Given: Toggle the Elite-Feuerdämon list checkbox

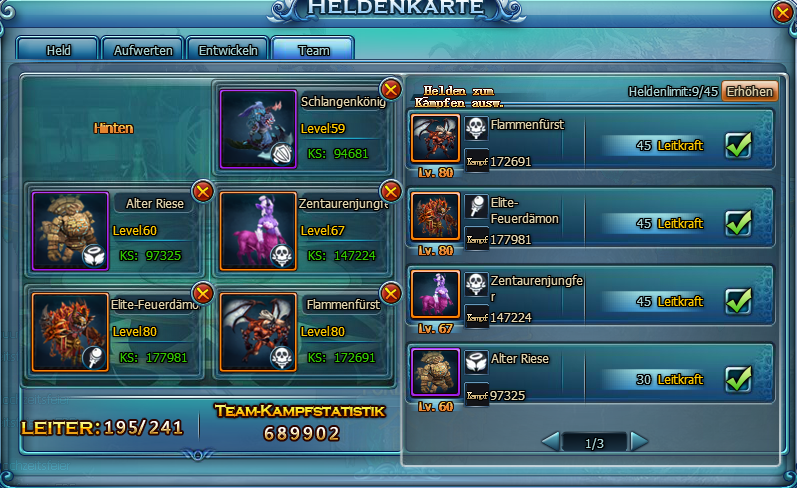Looking at the screenshot, I should pyautogui.click(x=739, y=222).
